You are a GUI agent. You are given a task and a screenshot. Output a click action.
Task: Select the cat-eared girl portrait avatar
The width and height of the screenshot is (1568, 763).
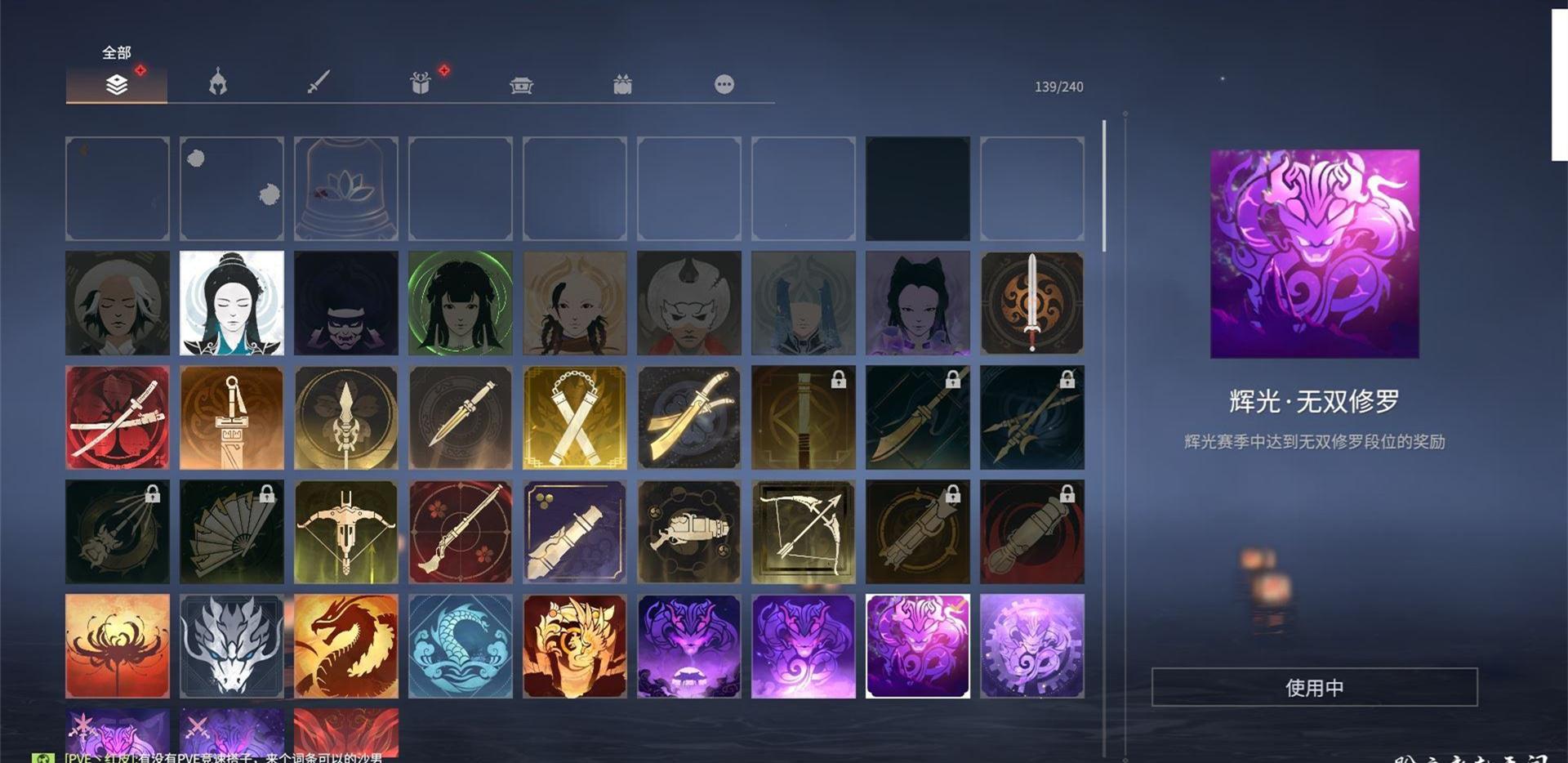(918, 303)
